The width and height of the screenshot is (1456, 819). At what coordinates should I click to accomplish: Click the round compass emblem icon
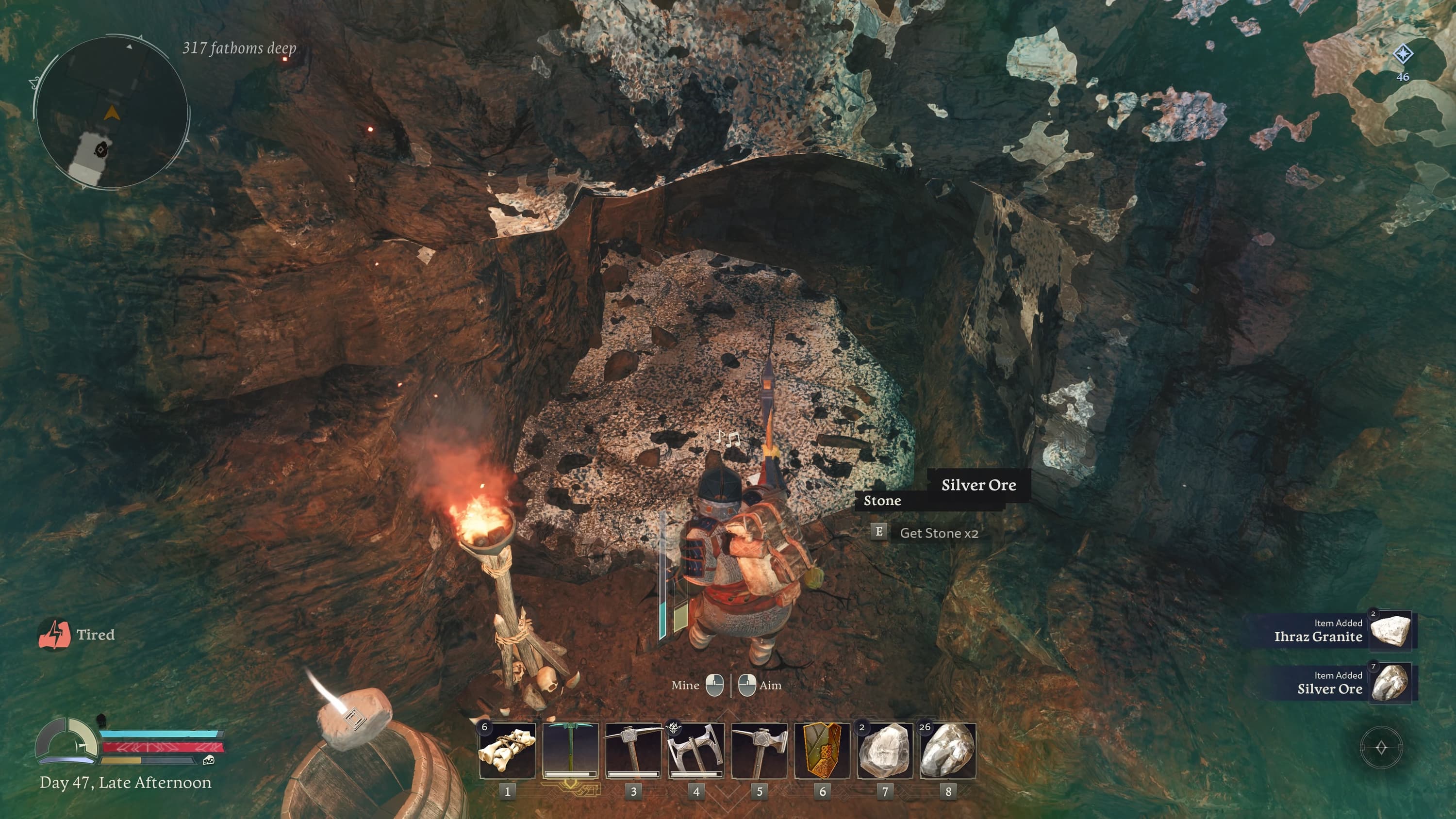click(1381, 748)
